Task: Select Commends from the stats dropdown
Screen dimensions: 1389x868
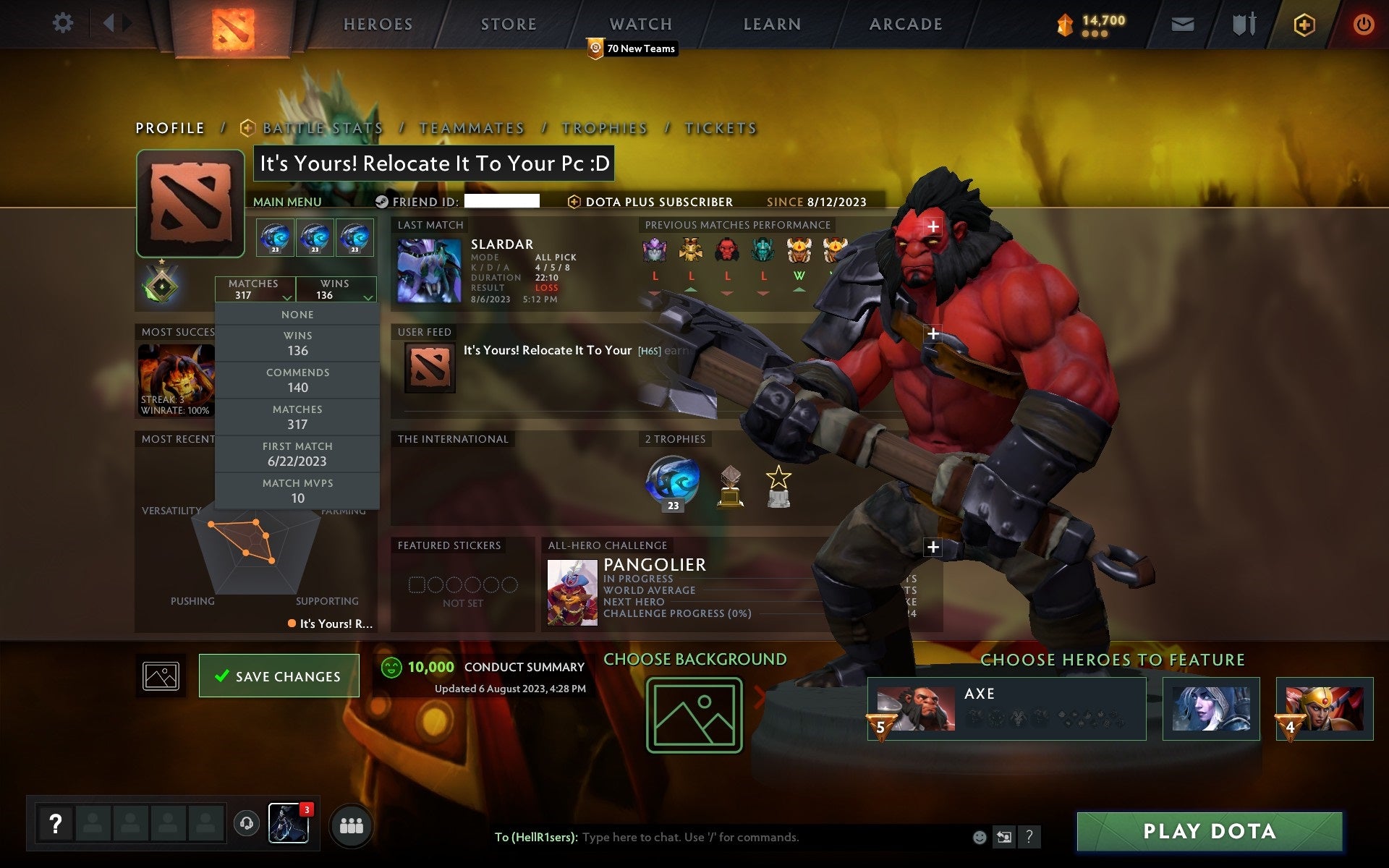Action: tap(297, 380)
